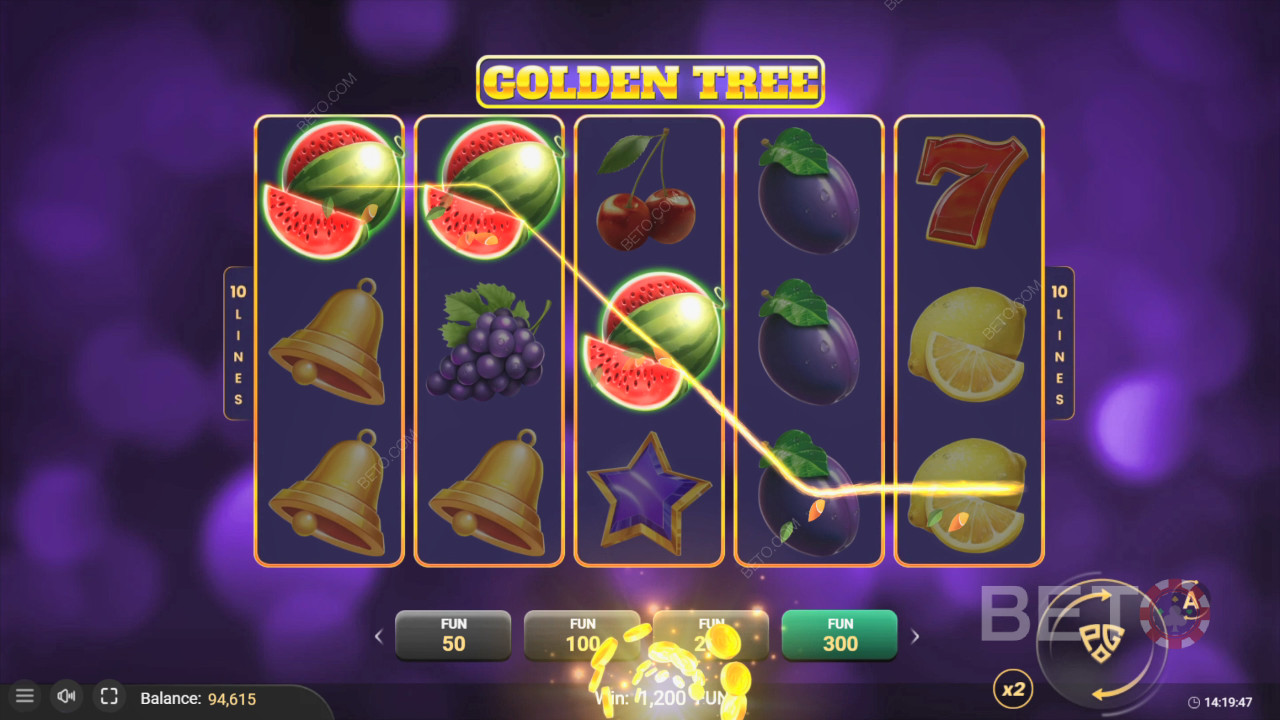
Task: Show previous bet amounts with left arrow
Action: click(378, 636)
